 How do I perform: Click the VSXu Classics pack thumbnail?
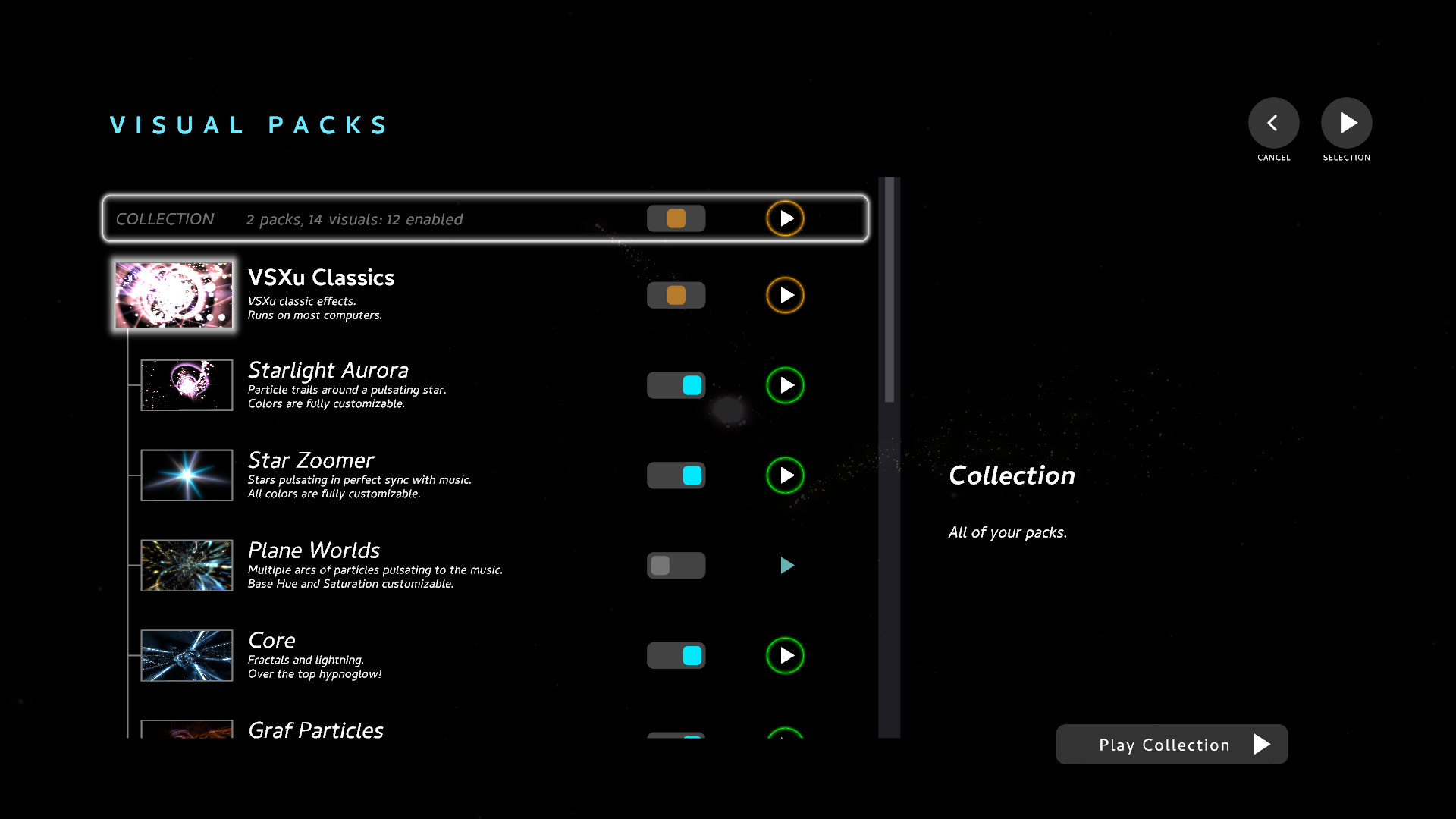coord(174,295)
